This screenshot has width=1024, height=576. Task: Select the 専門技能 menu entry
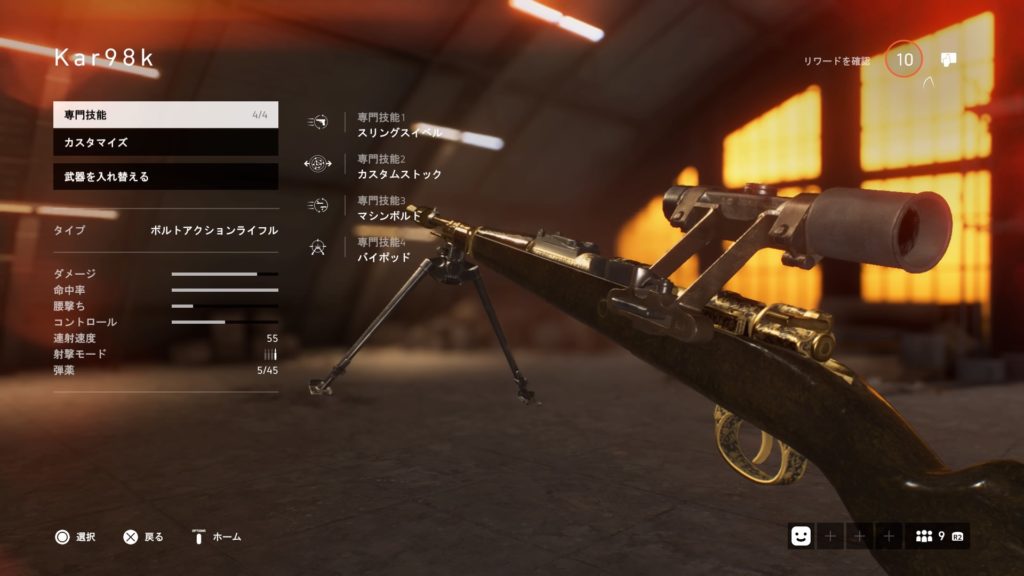[165, 114]
